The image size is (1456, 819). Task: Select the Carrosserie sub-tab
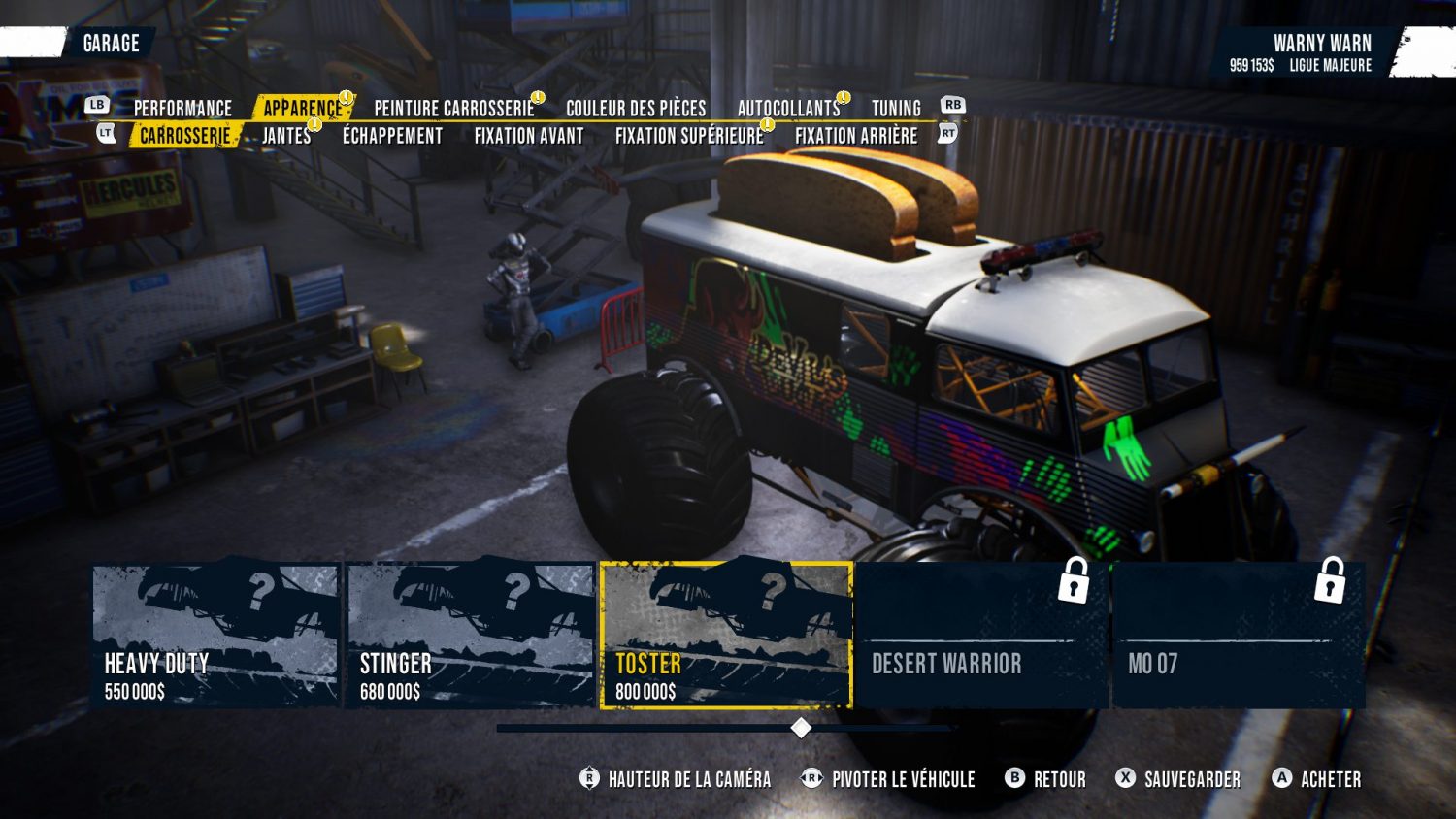185,136
